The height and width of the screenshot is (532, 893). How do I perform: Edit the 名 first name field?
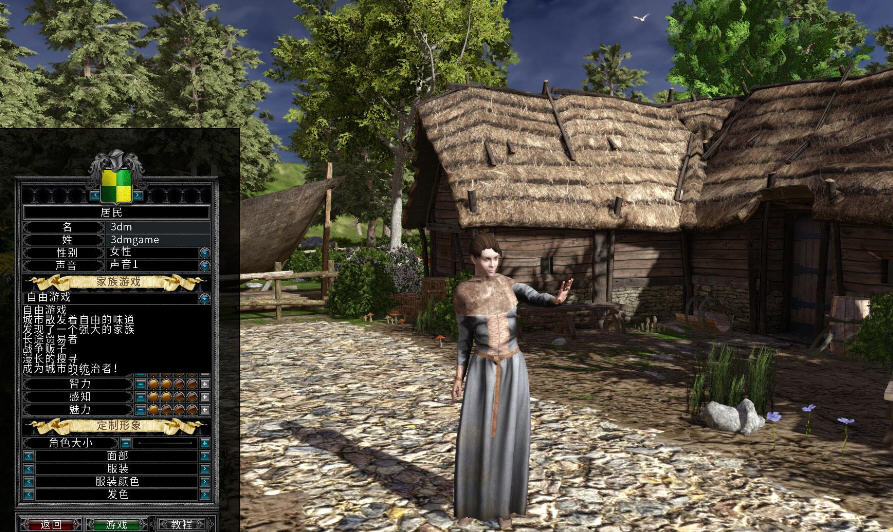tap(153, 227)
